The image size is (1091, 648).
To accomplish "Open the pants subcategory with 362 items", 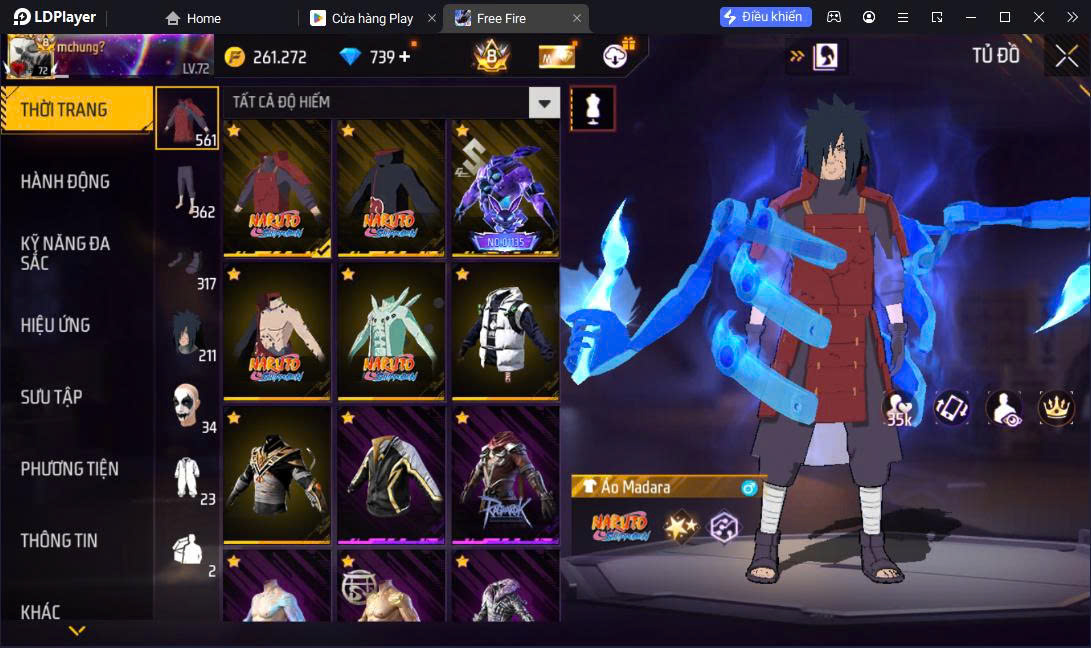I will click(x=187, y=188).
